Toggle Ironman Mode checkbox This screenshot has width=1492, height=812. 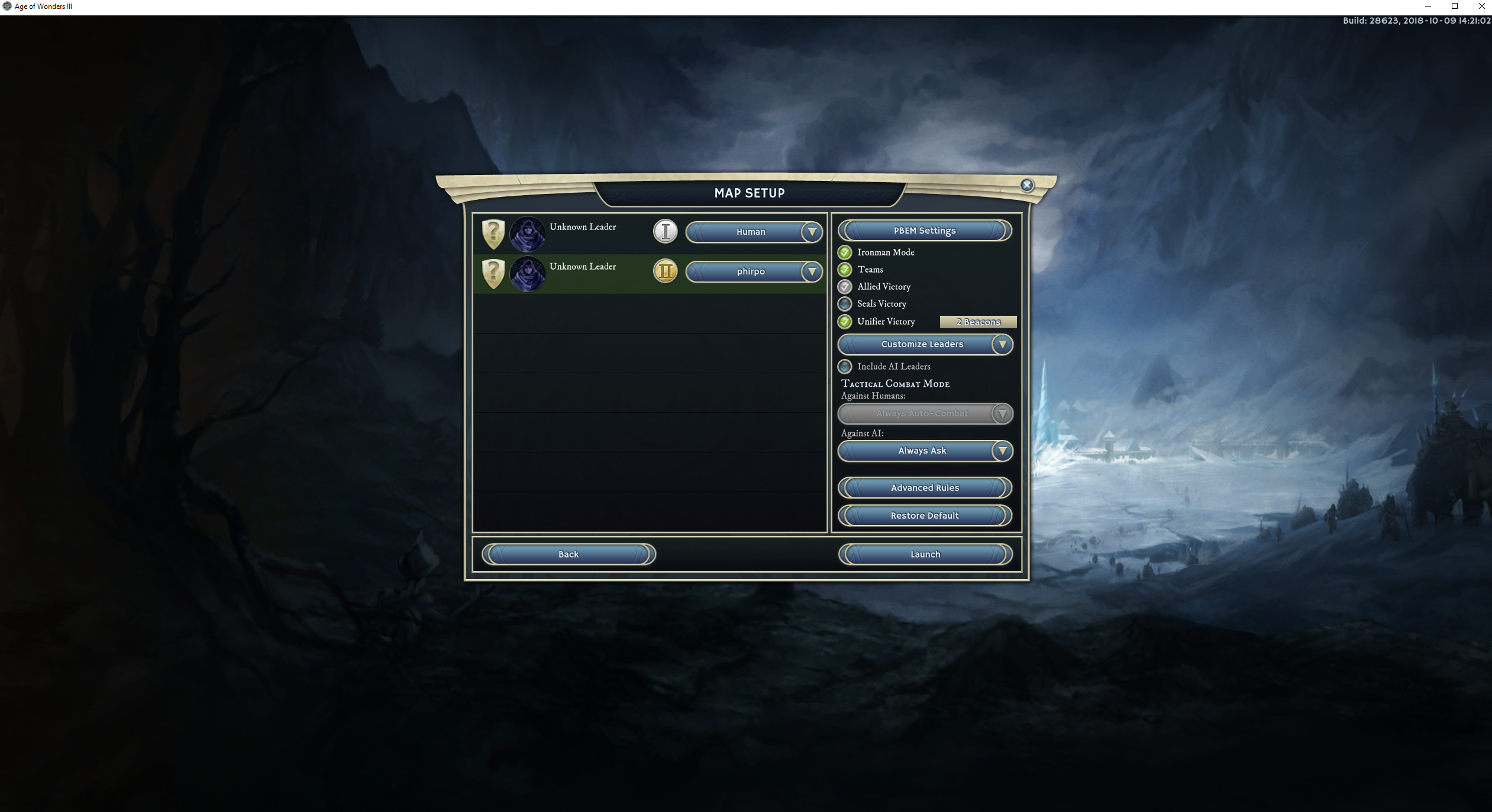[845, 253]
